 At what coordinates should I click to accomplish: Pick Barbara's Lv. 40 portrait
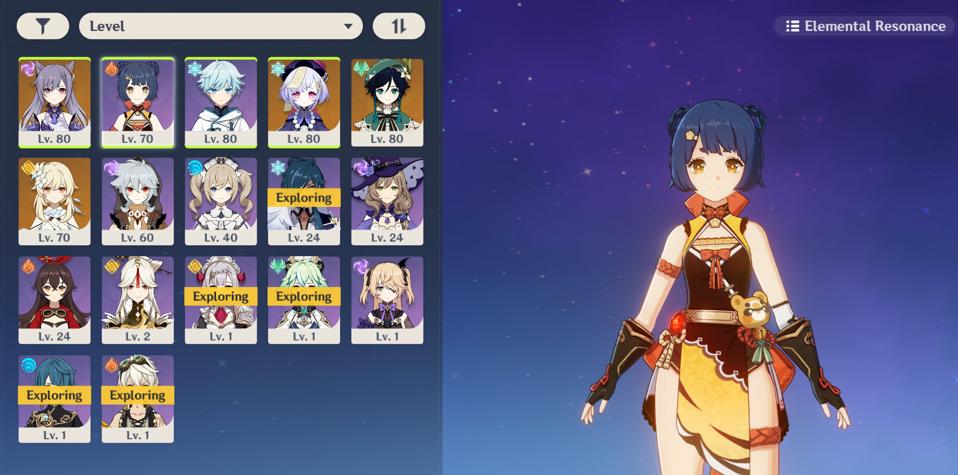point(221,200)
